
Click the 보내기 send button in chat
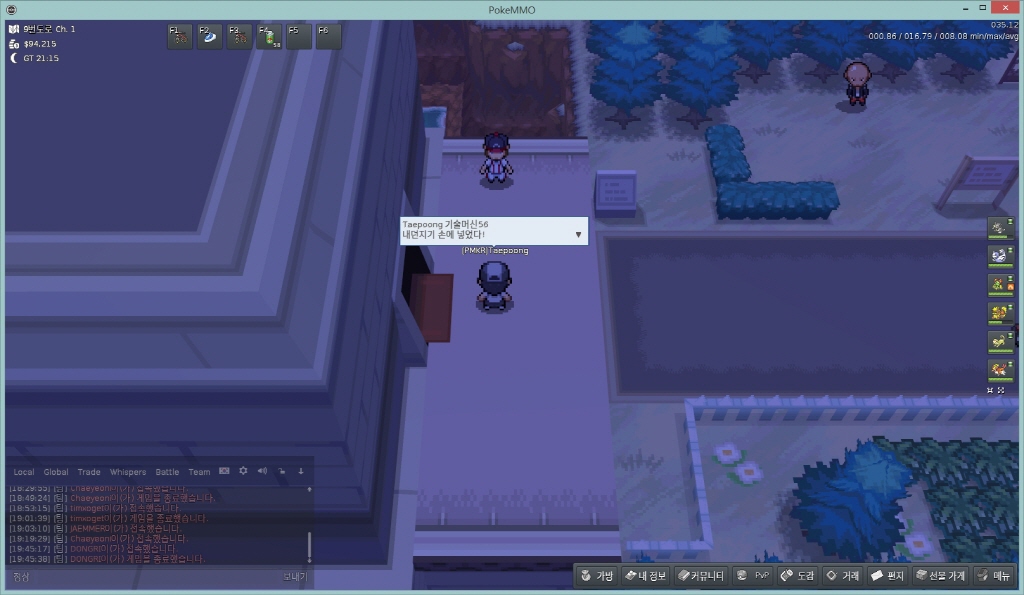coord(294,577)
